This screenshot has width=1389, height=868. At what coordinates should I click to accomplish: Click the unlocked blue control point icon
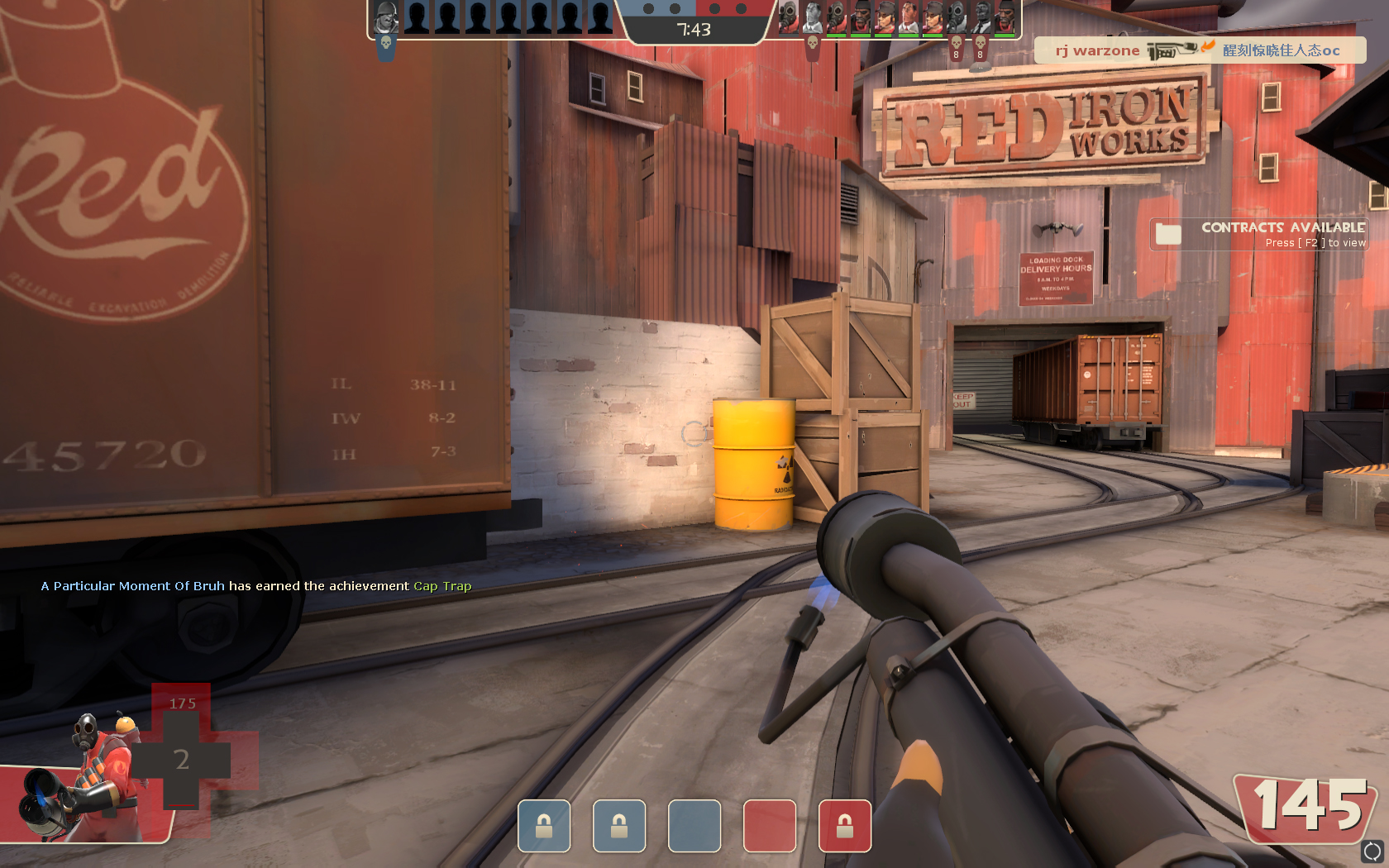694,826
